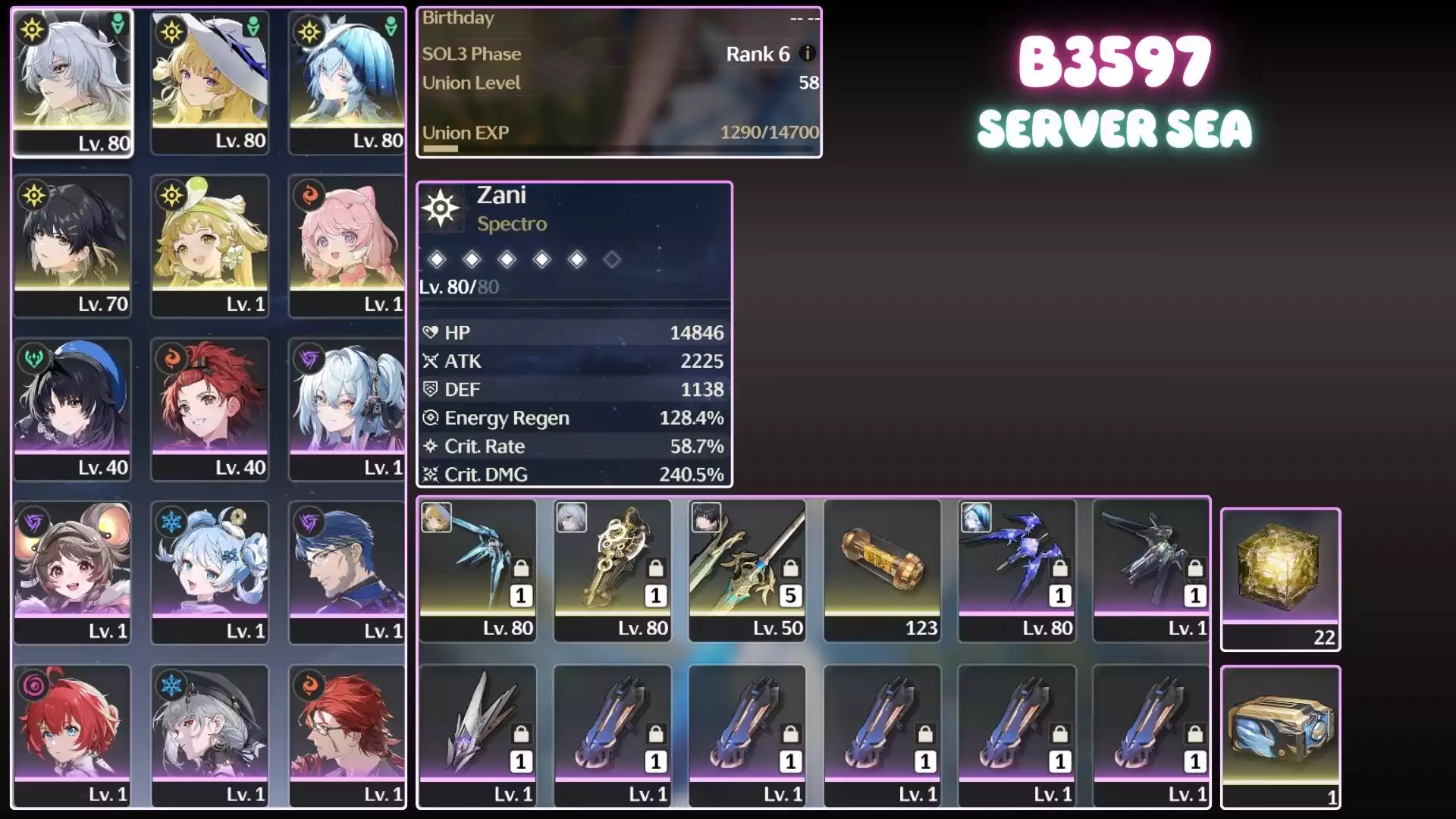Open the glowing yellow cube item slot
1456x819 pixels.
(1280, 578)
